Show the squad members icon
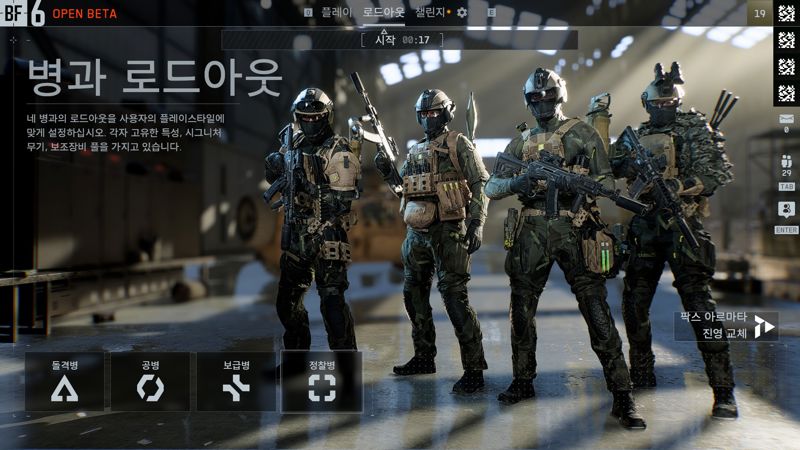The height and width of the screenshot is (450, 800). pos(785,162)
